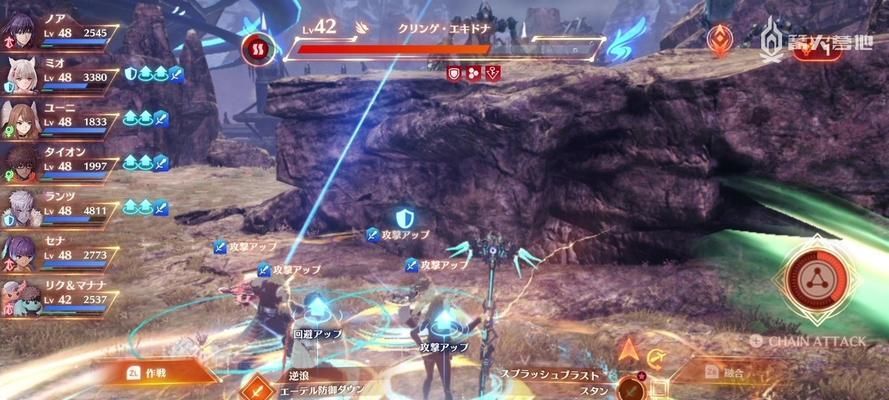This screenshot has width=889, height=400.
Task: Choose the リク&マナナ party row
Action: 62,298
